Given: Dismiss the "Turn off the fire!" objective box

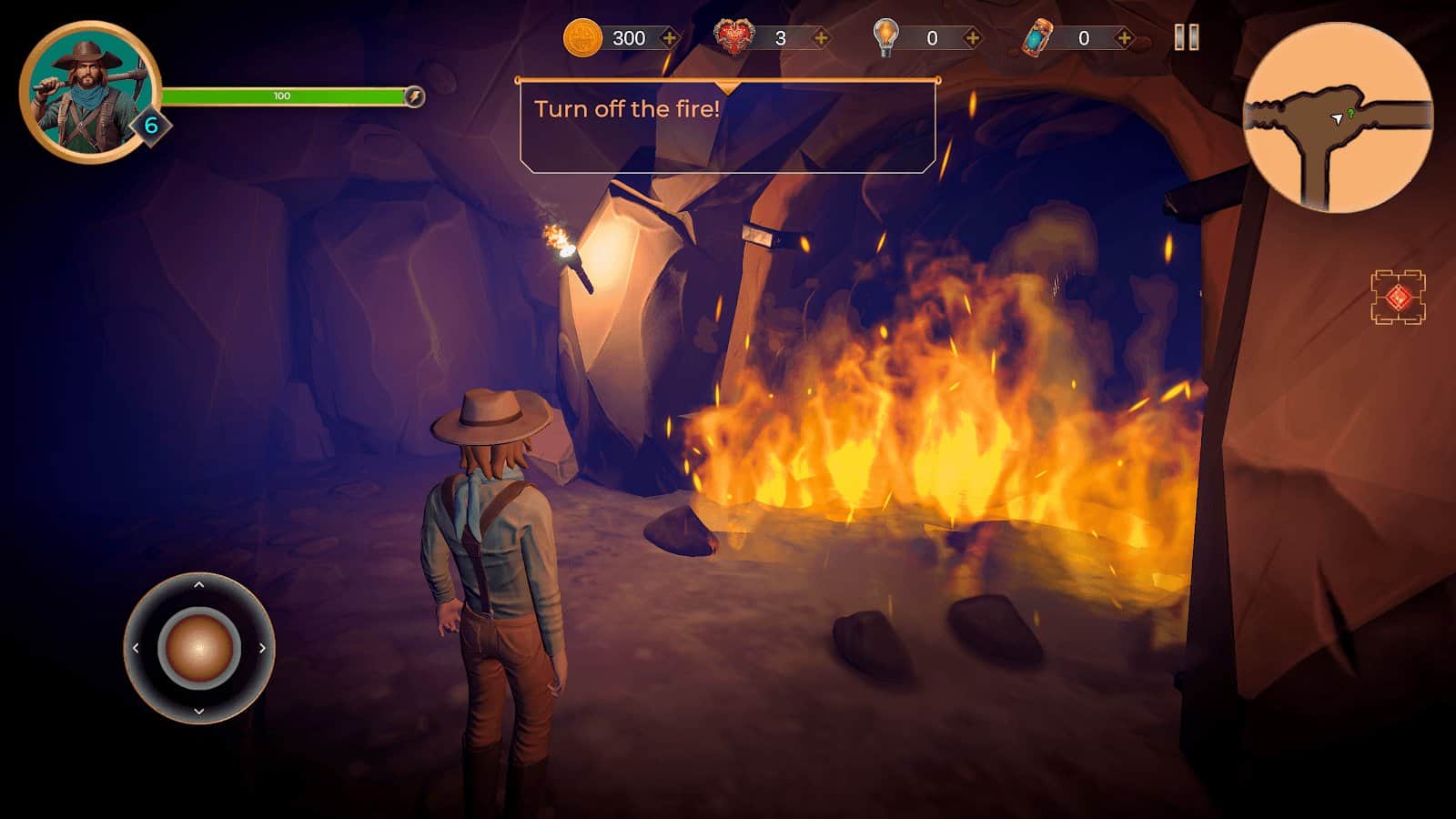Looking at the screenshot, I should [727, 126].
